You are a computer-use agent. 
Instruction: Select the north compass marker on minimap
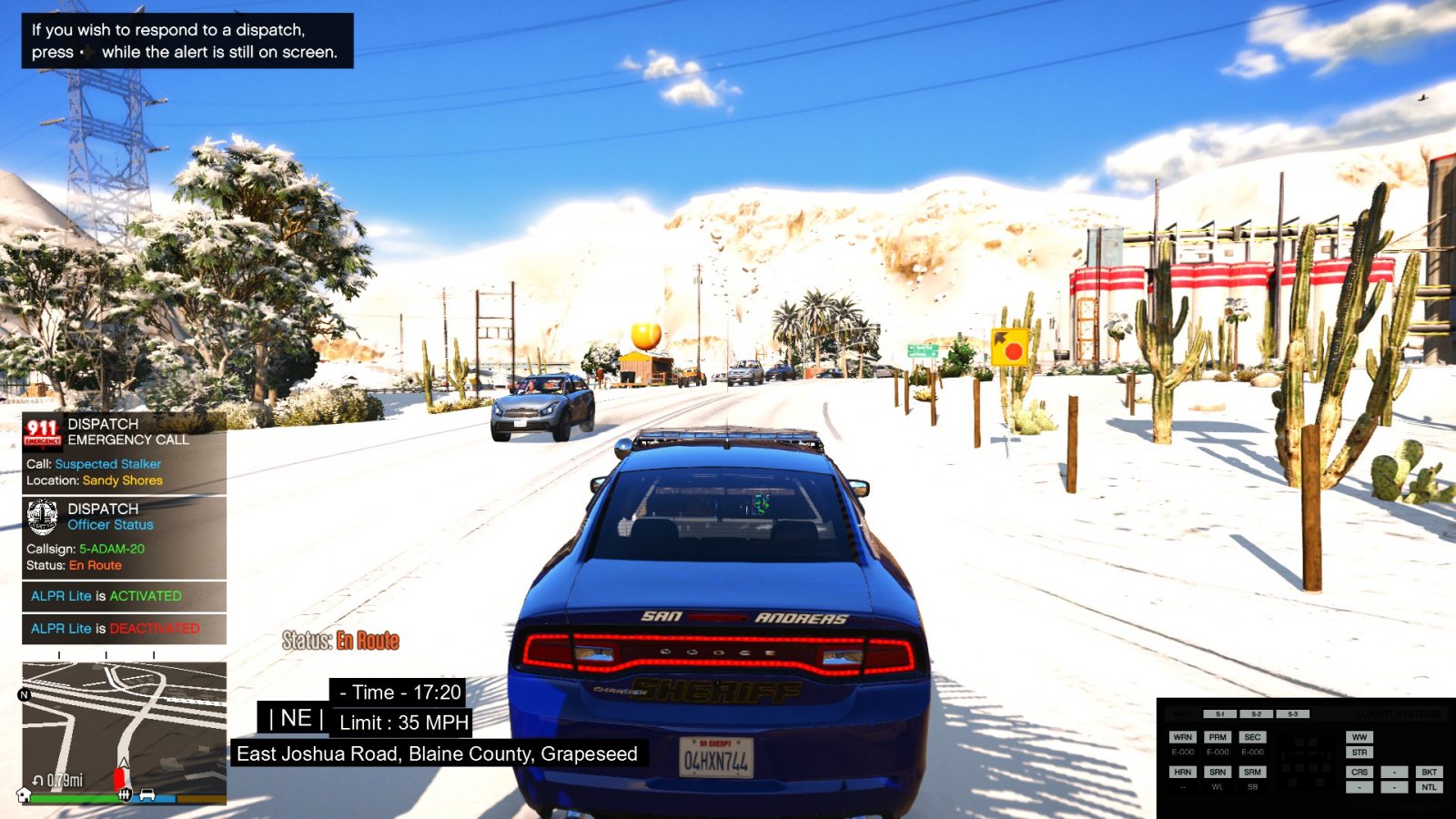[x=25, y=694]
